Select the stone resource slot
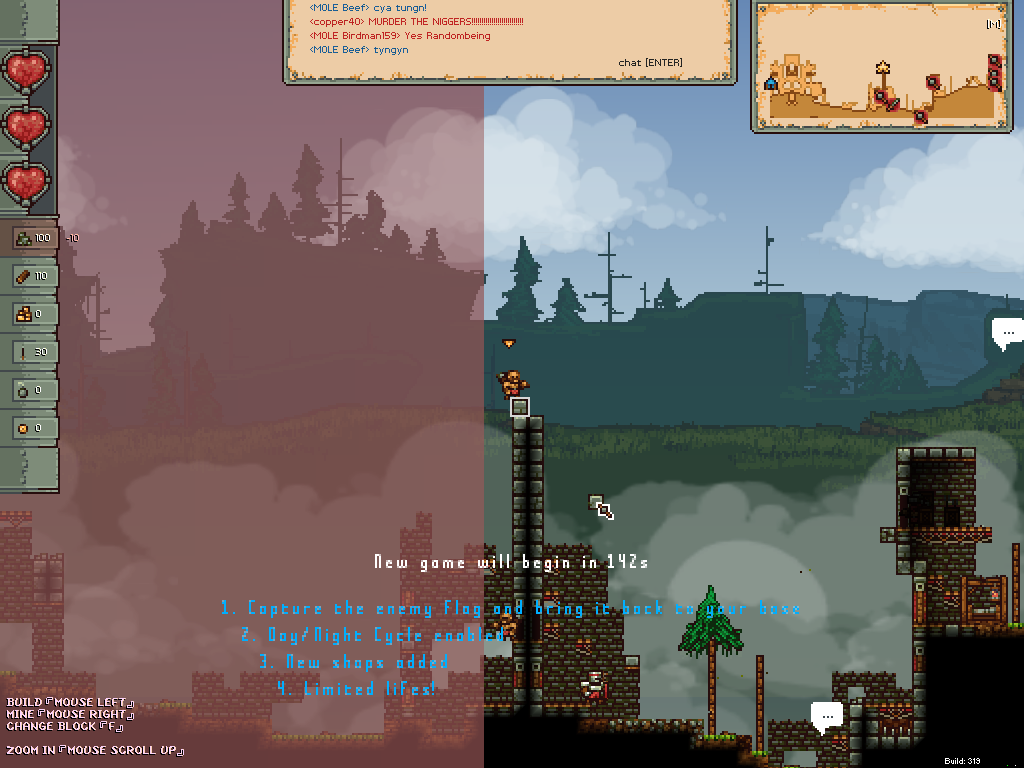 pyautogui.click(x=33, y=238)
